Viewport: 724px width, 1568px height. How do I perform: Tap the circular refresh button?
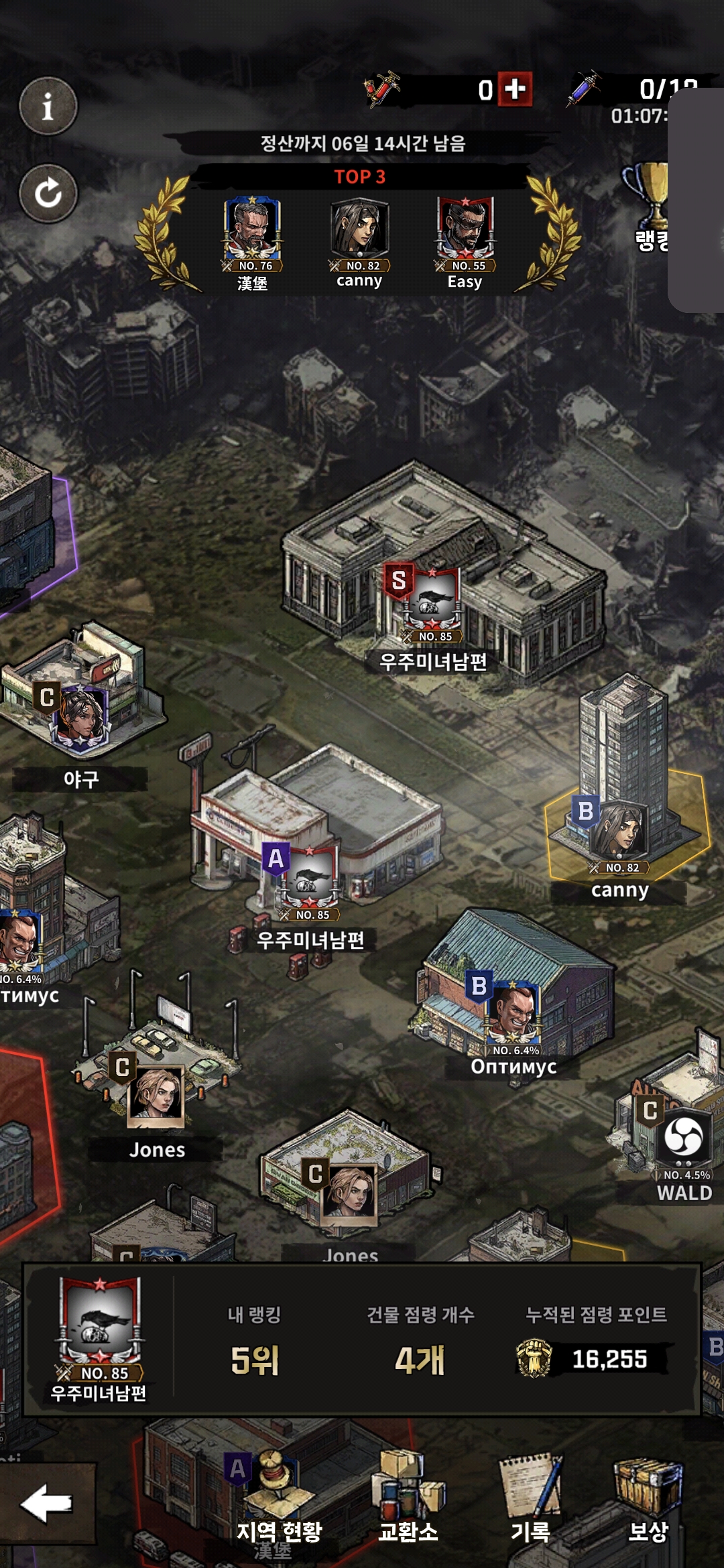48,194
